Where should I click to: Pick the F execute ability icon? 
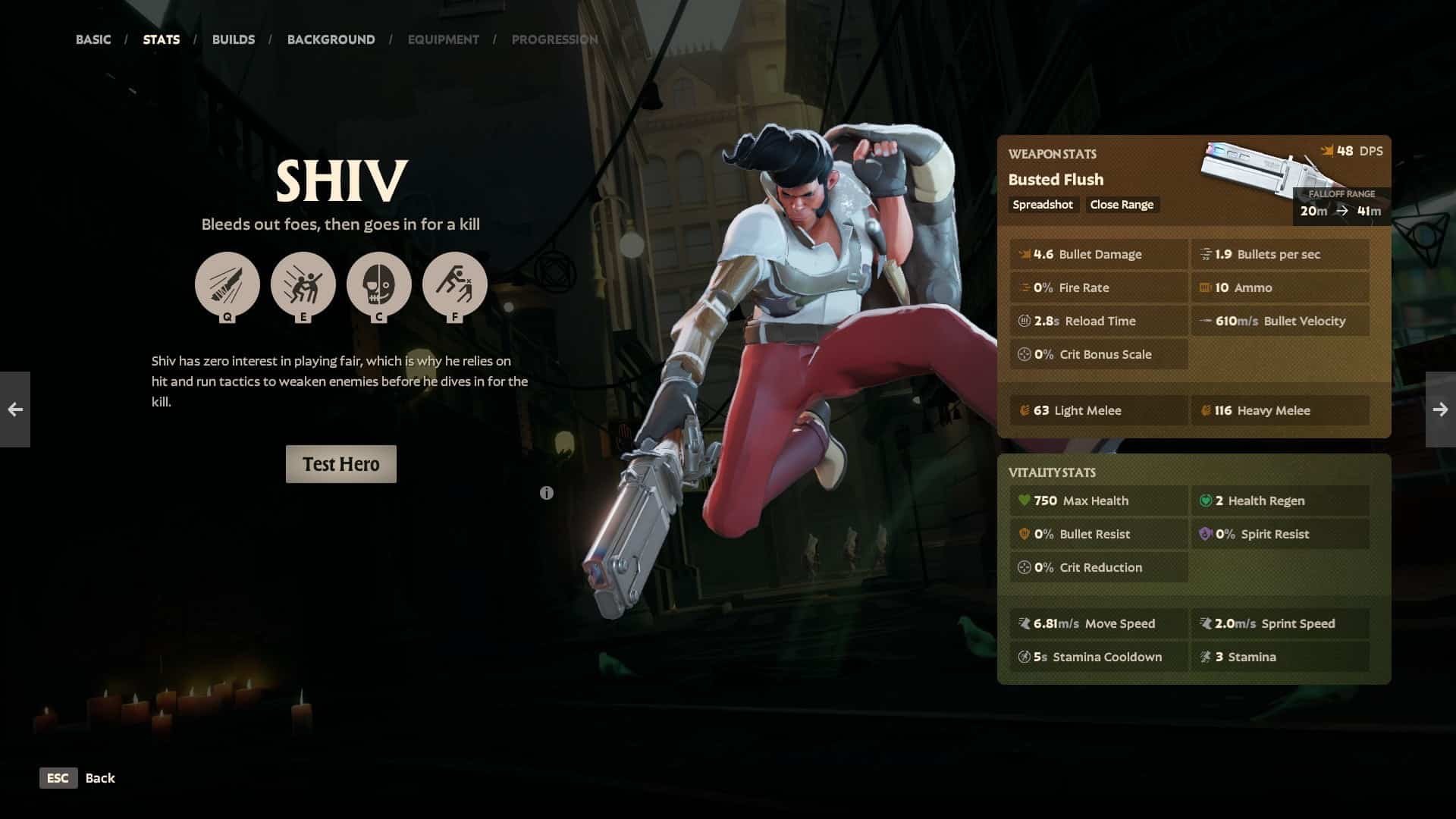455,284
